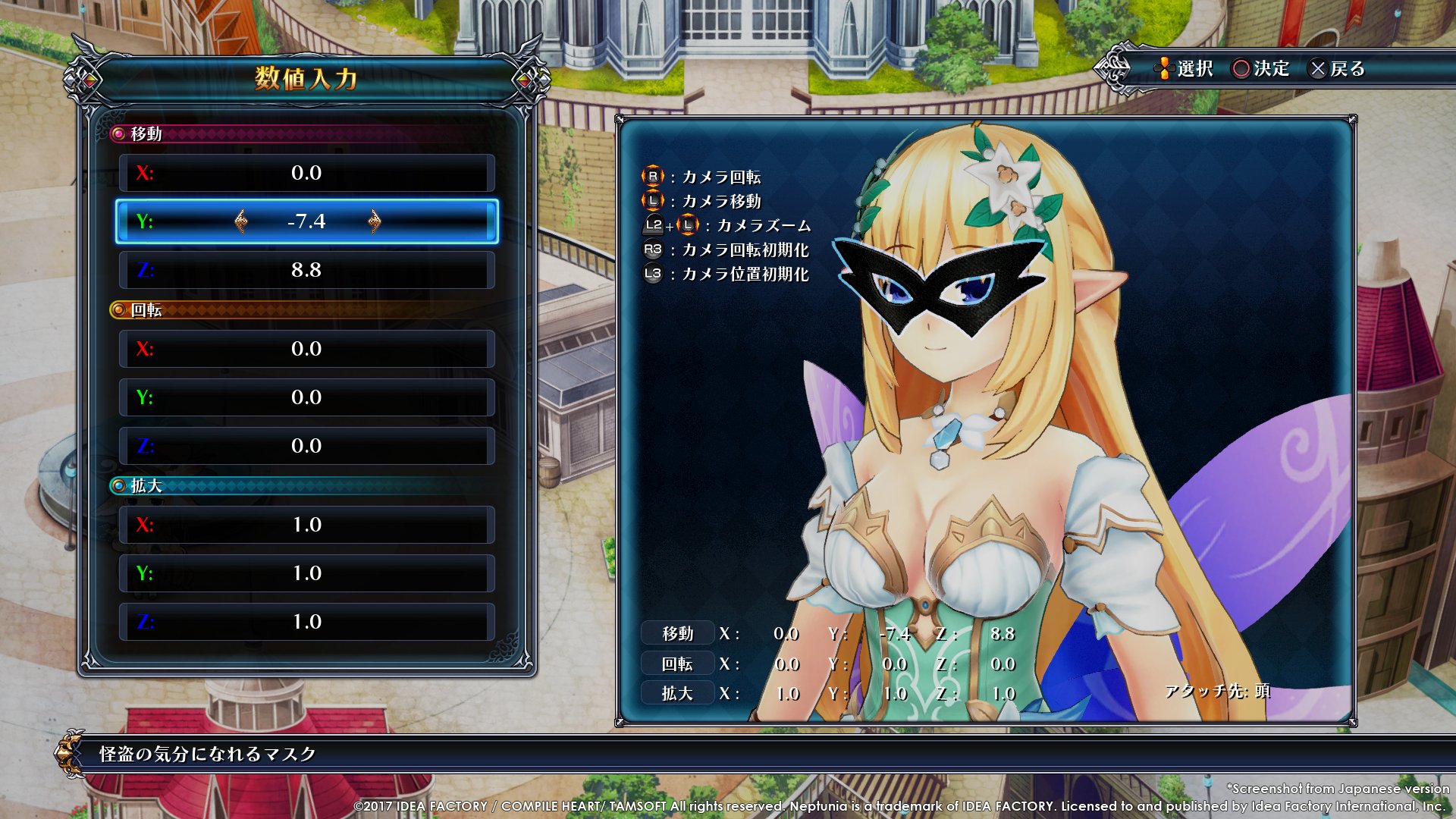1456x819 pixels.
Task: Choose the 拡大 Z scale field
Action: (x=306, y=622)
